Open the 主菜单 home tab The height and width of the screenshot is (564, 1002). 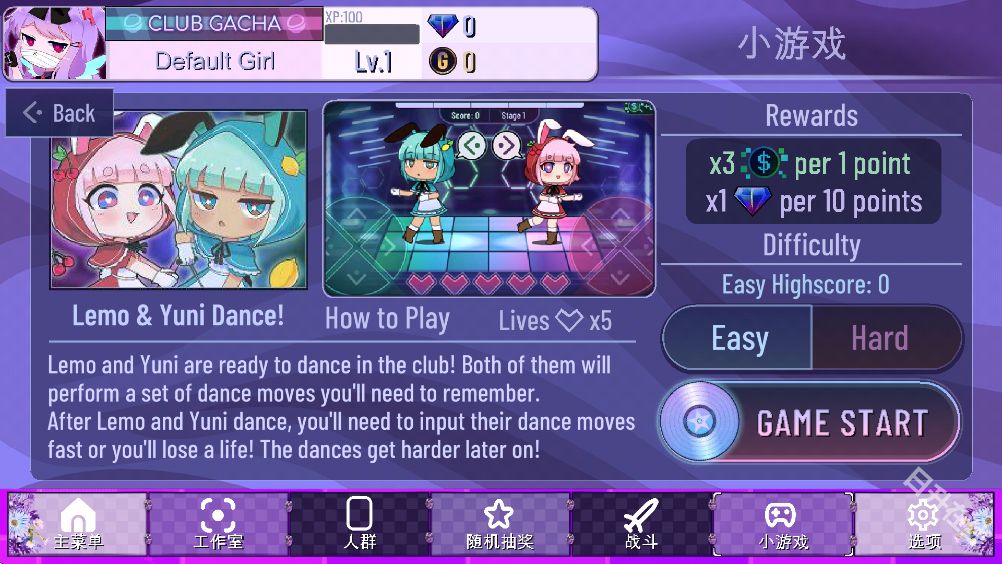pyautogui.click(x=78, y=524)
